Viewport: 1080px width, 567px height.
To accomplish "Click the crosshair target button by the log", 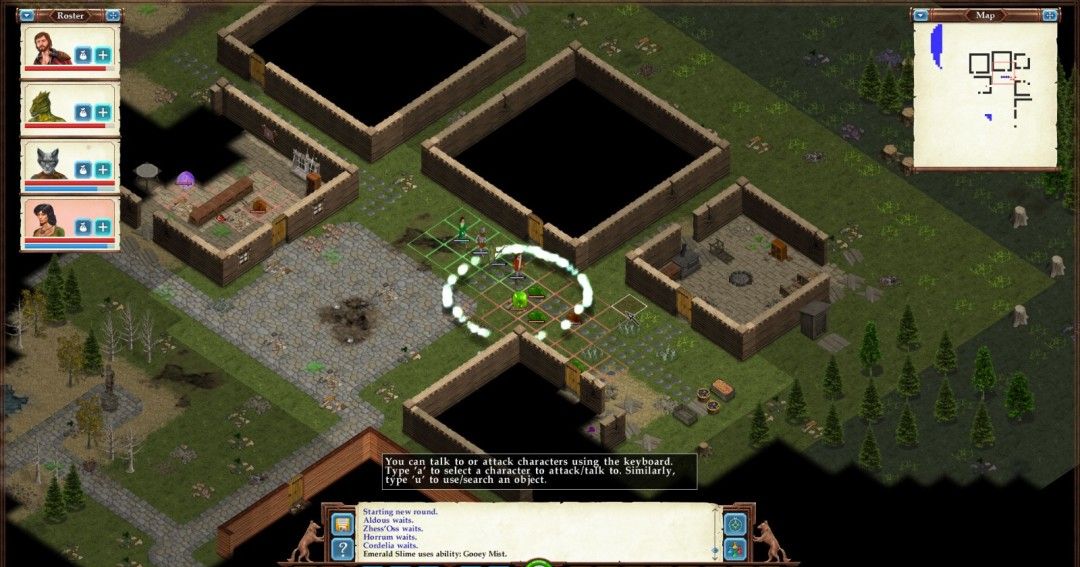I will tap(735, 524).
